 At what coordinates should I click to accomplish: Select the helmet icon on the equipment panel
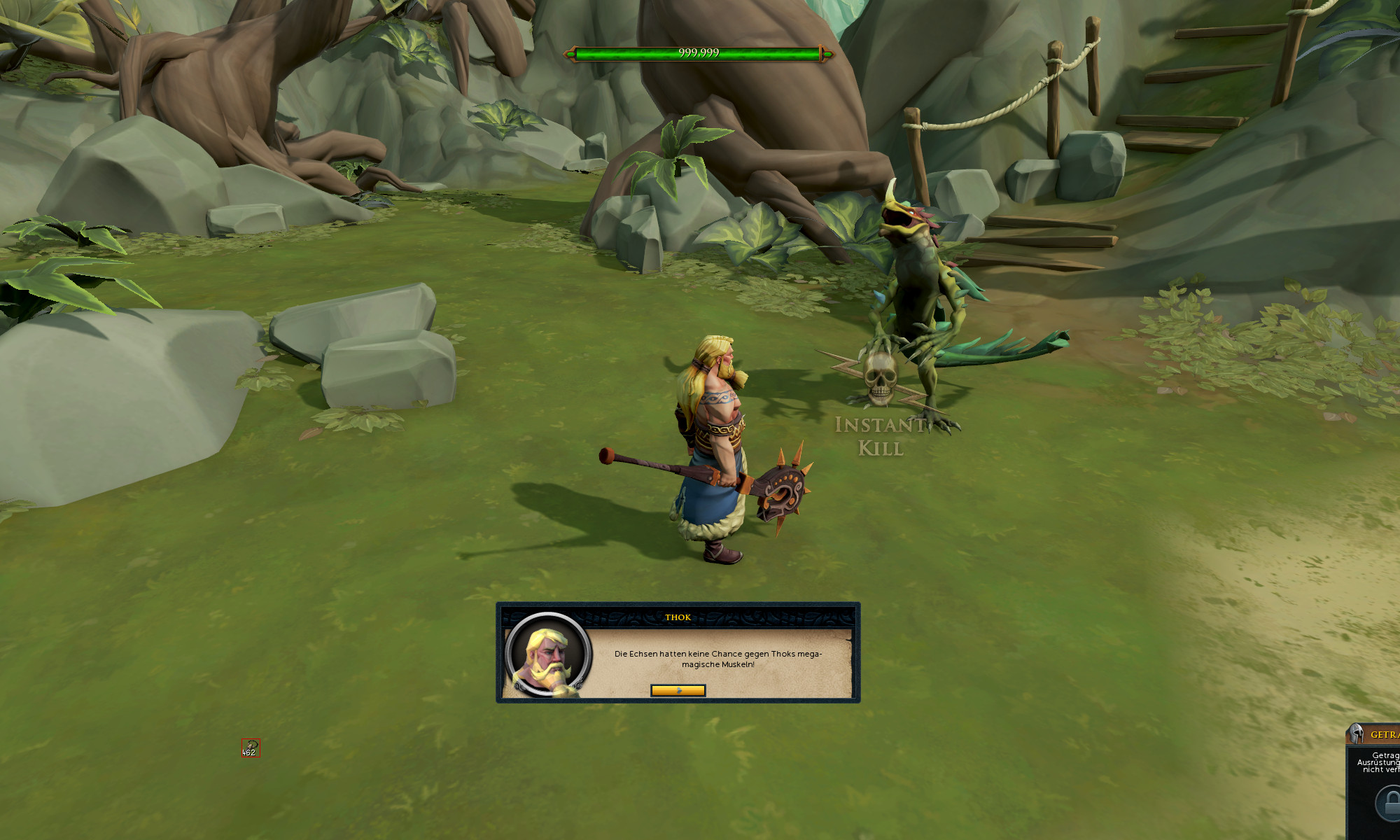pos(1357,734)
